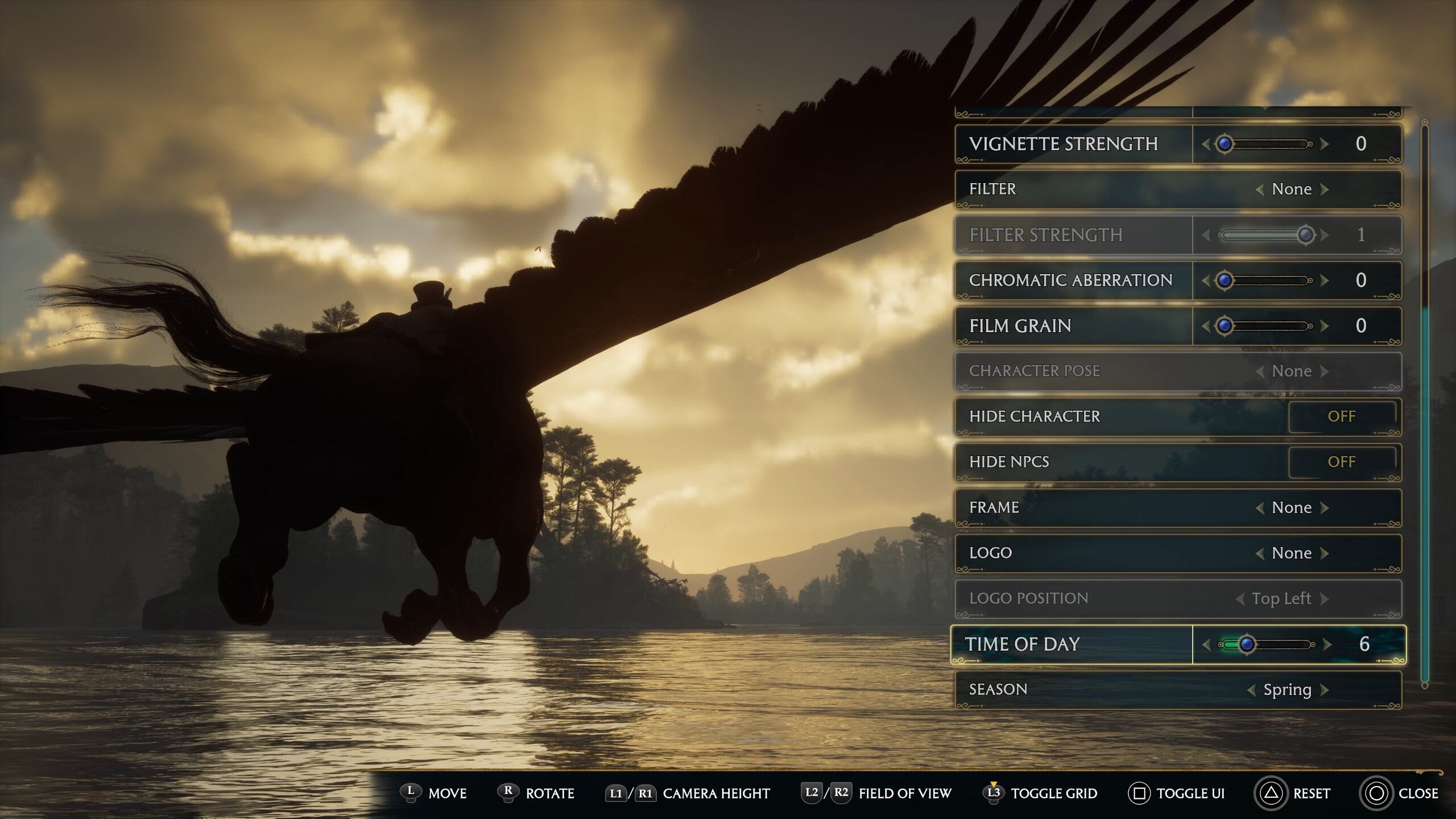This screenshot has height=819, width=1456.
Task: Switch Season to the previous option
Action: 1251,690
